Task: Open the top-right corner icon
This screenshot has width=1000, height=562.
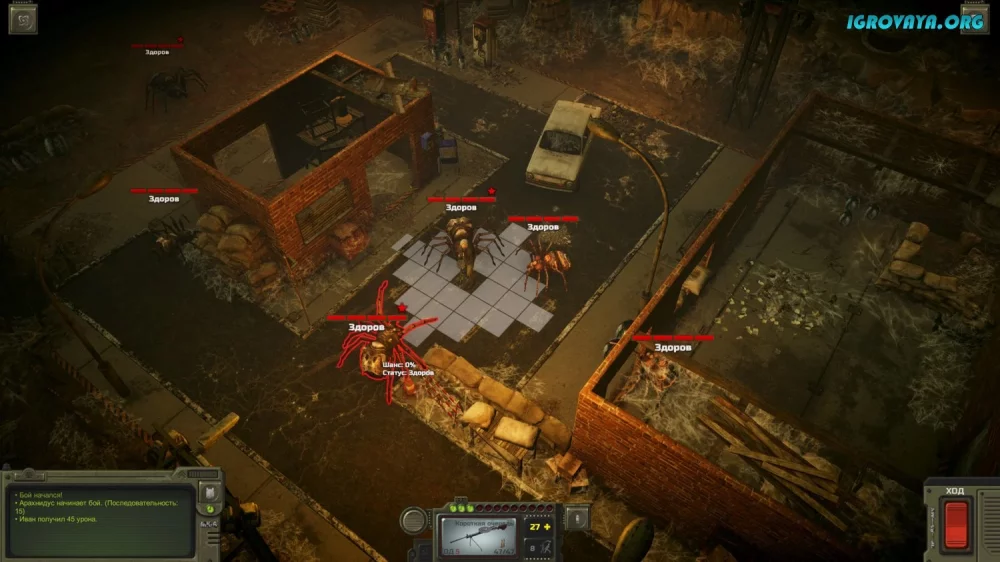Action: (975, 18)
